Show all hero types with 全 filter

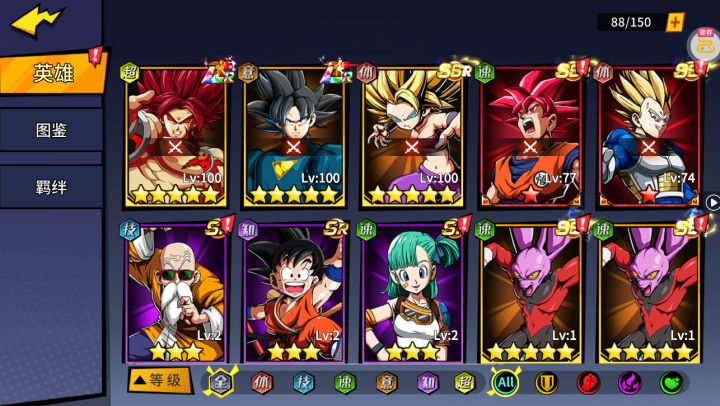click(219, 382)
